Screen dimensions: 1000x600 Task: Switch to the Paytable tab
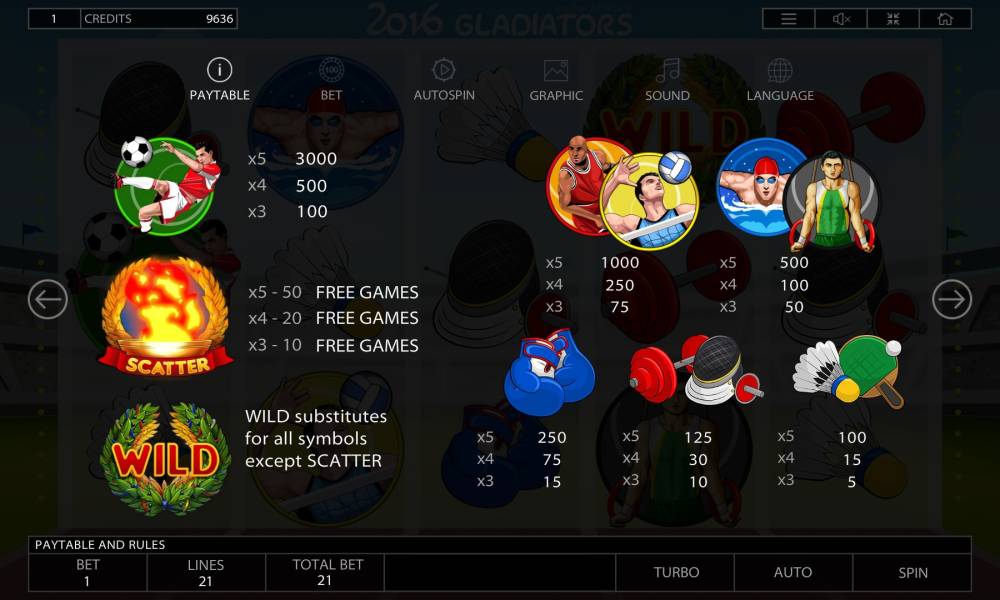(x=219, y=80)
